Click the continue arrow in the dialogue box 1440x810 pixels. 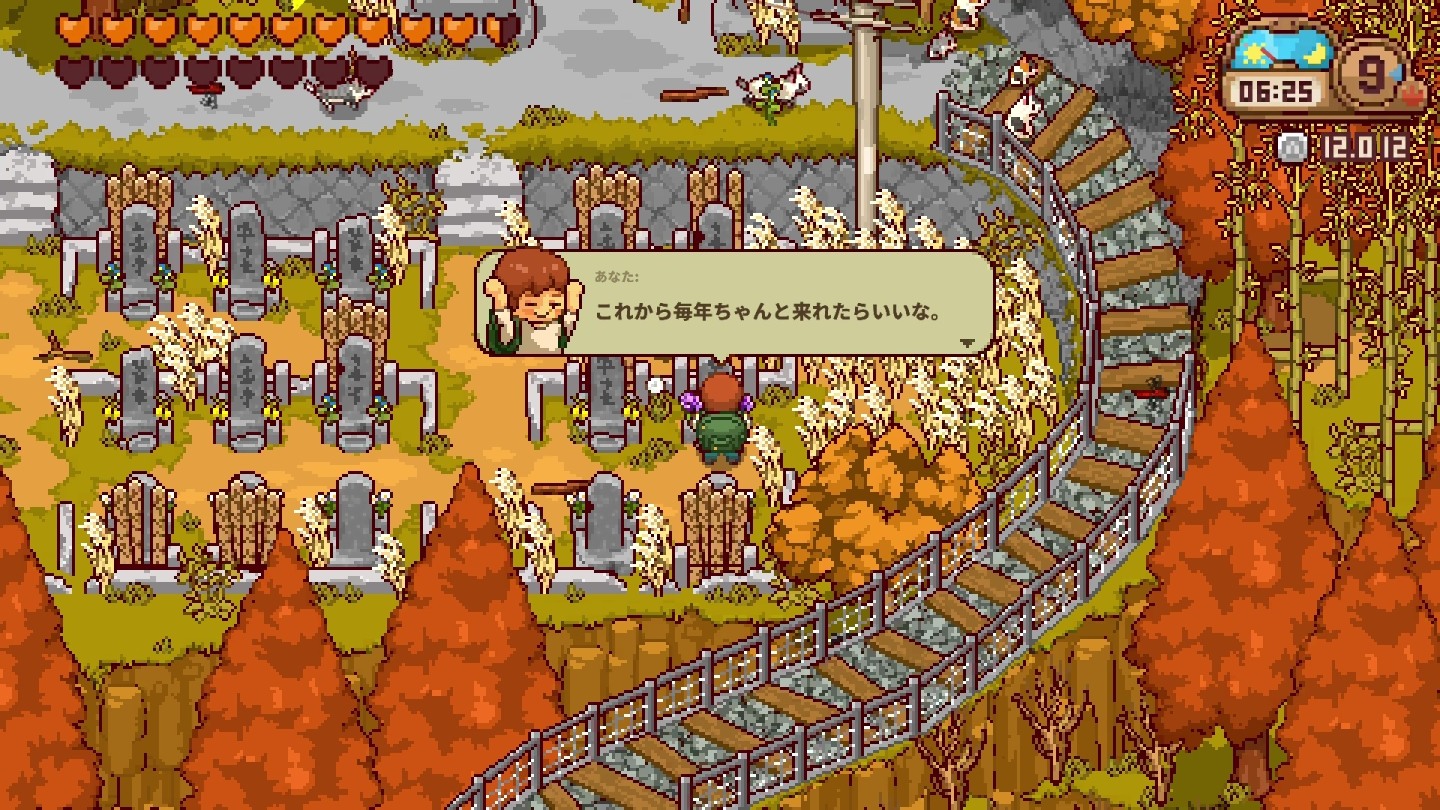(966, 341)
